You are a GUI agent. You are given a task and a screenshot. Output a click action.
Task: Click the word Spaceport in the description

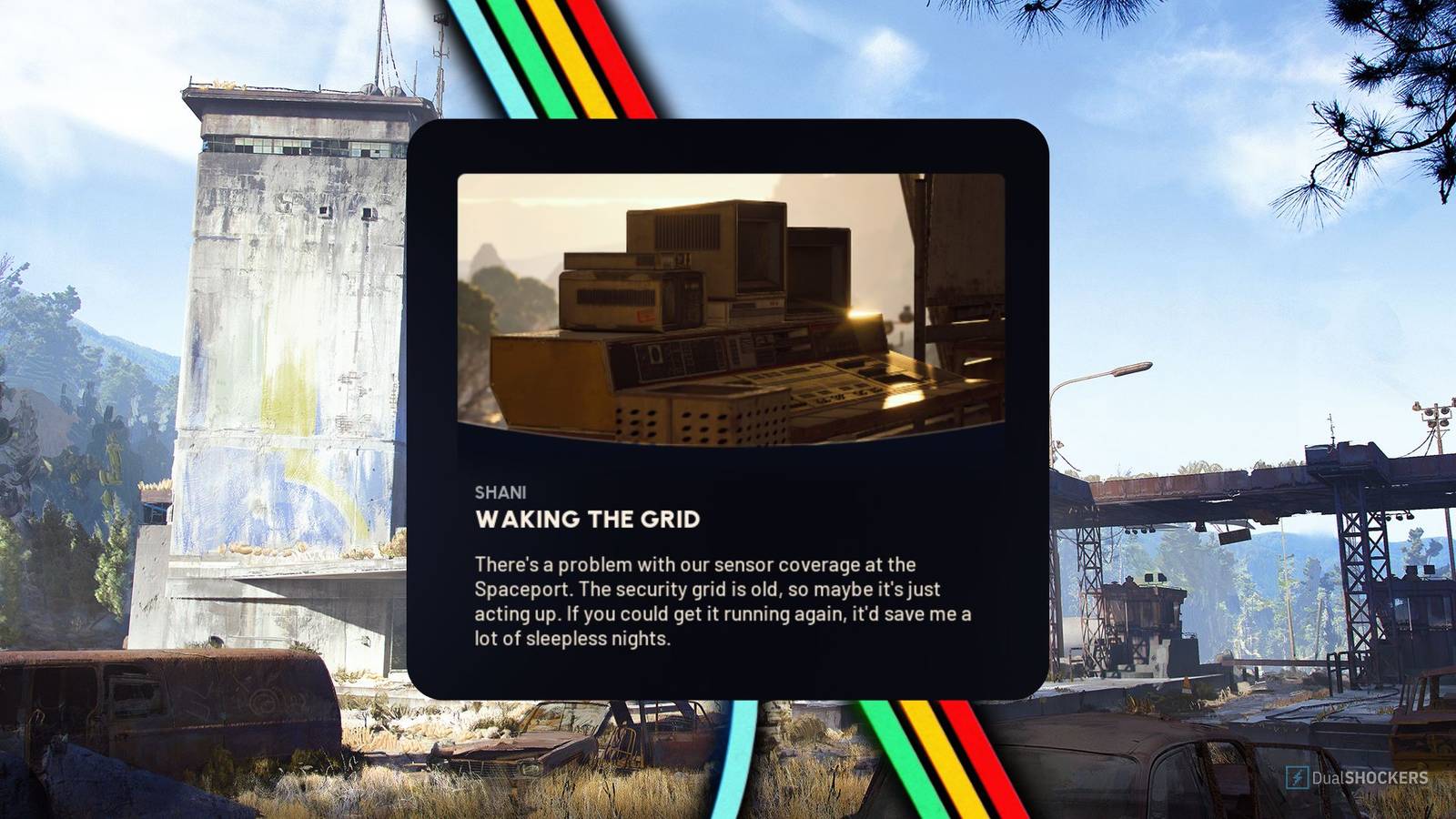coord(520,588)
